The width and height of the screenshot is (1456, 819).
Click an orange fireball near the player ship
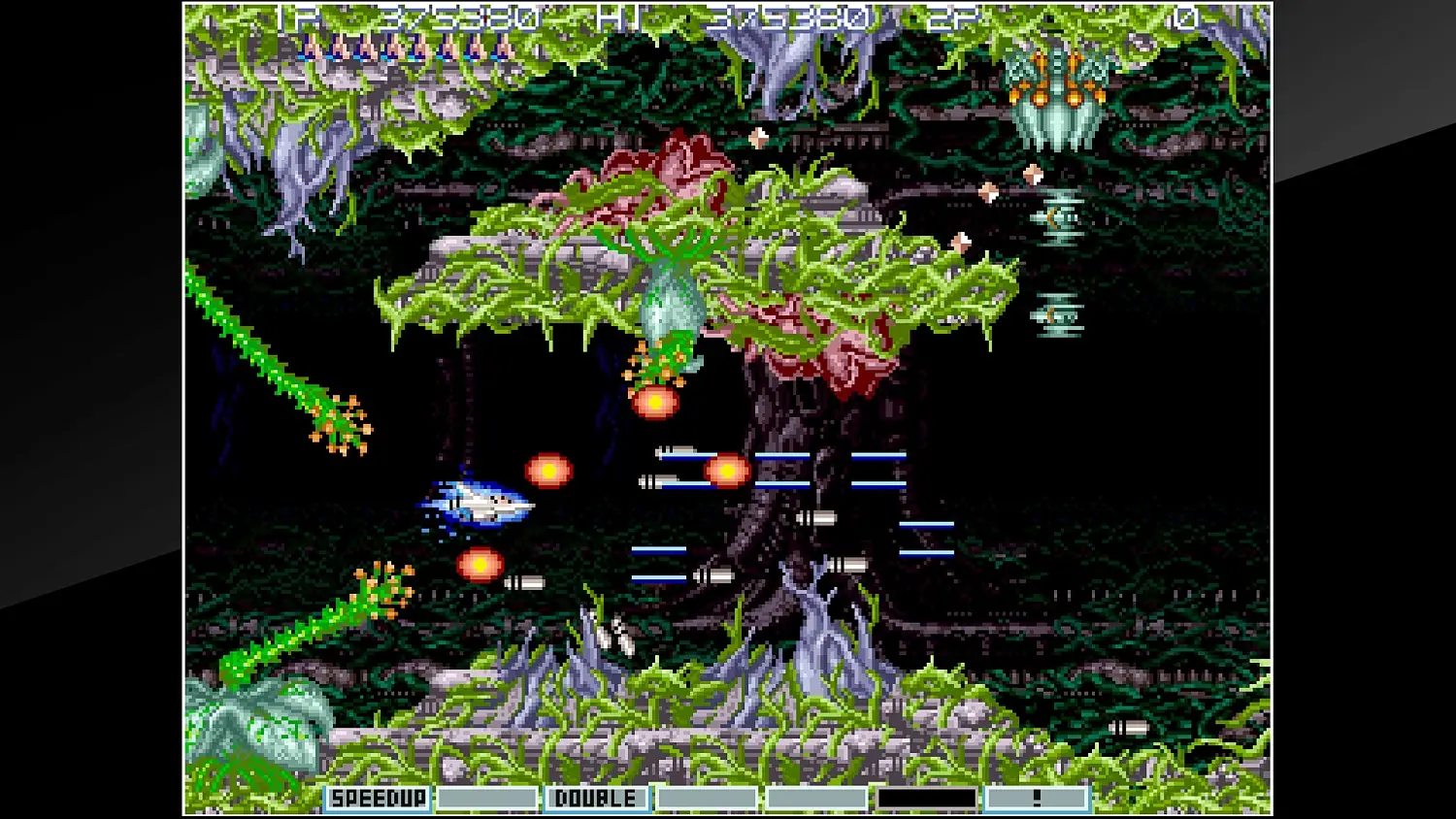point(546,470)
